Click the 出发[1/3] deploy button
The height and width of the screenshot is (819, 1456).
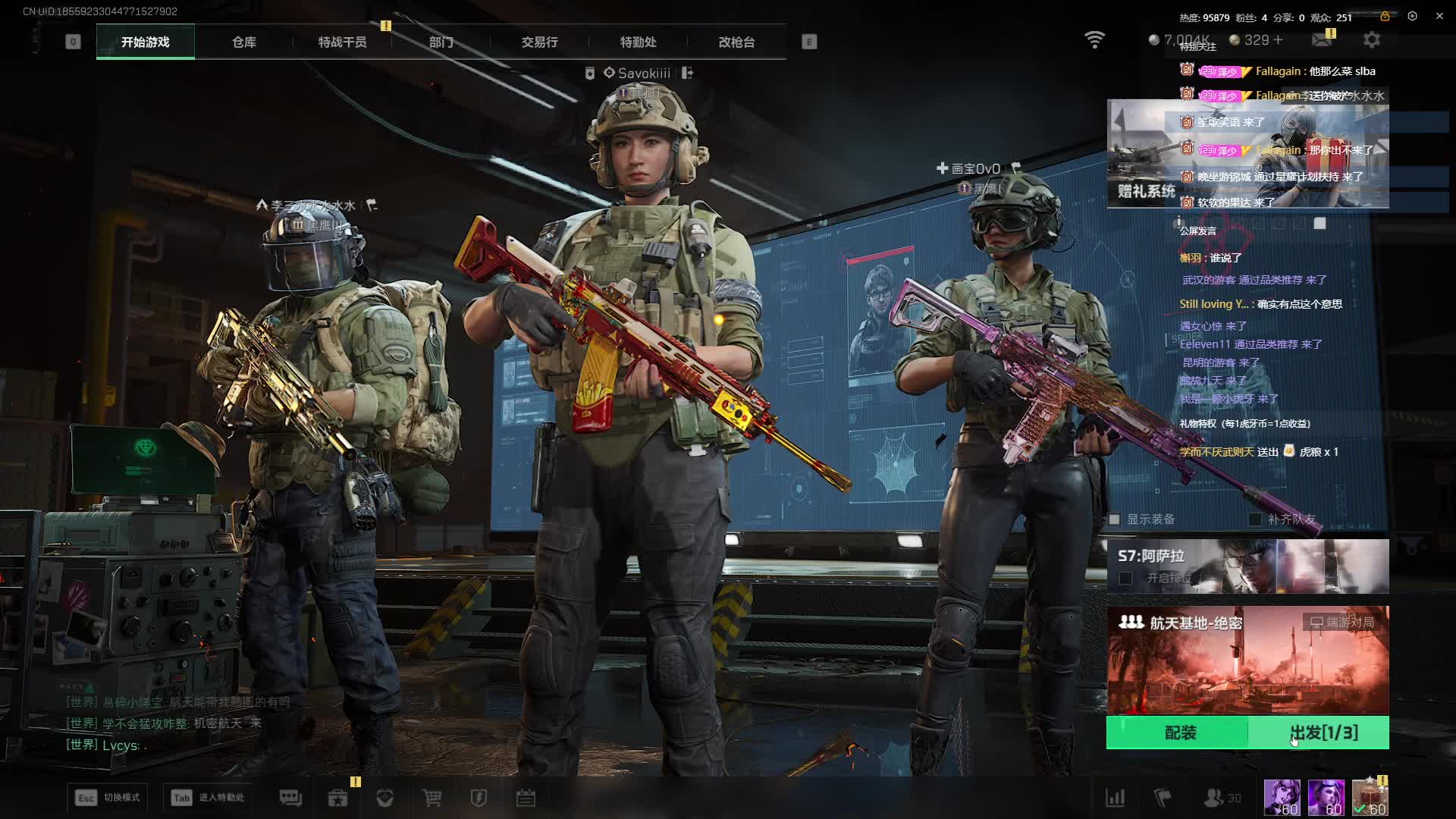point(1323,733)
